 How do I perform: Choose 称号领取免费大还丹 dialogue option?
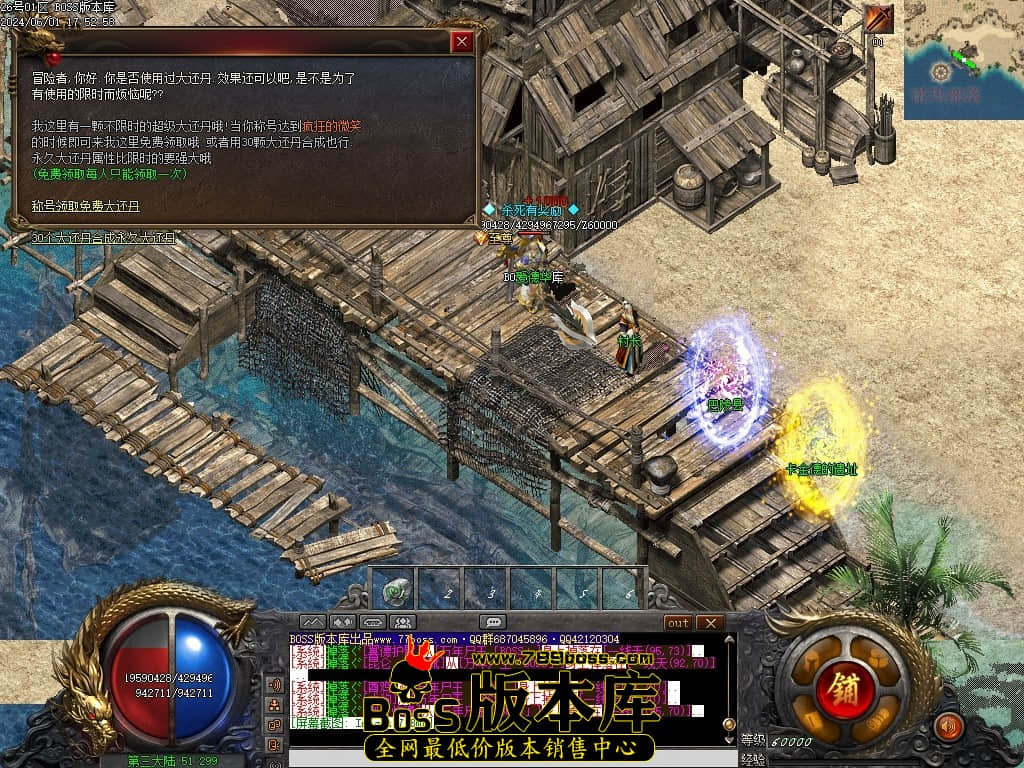(x=86, y=206)
